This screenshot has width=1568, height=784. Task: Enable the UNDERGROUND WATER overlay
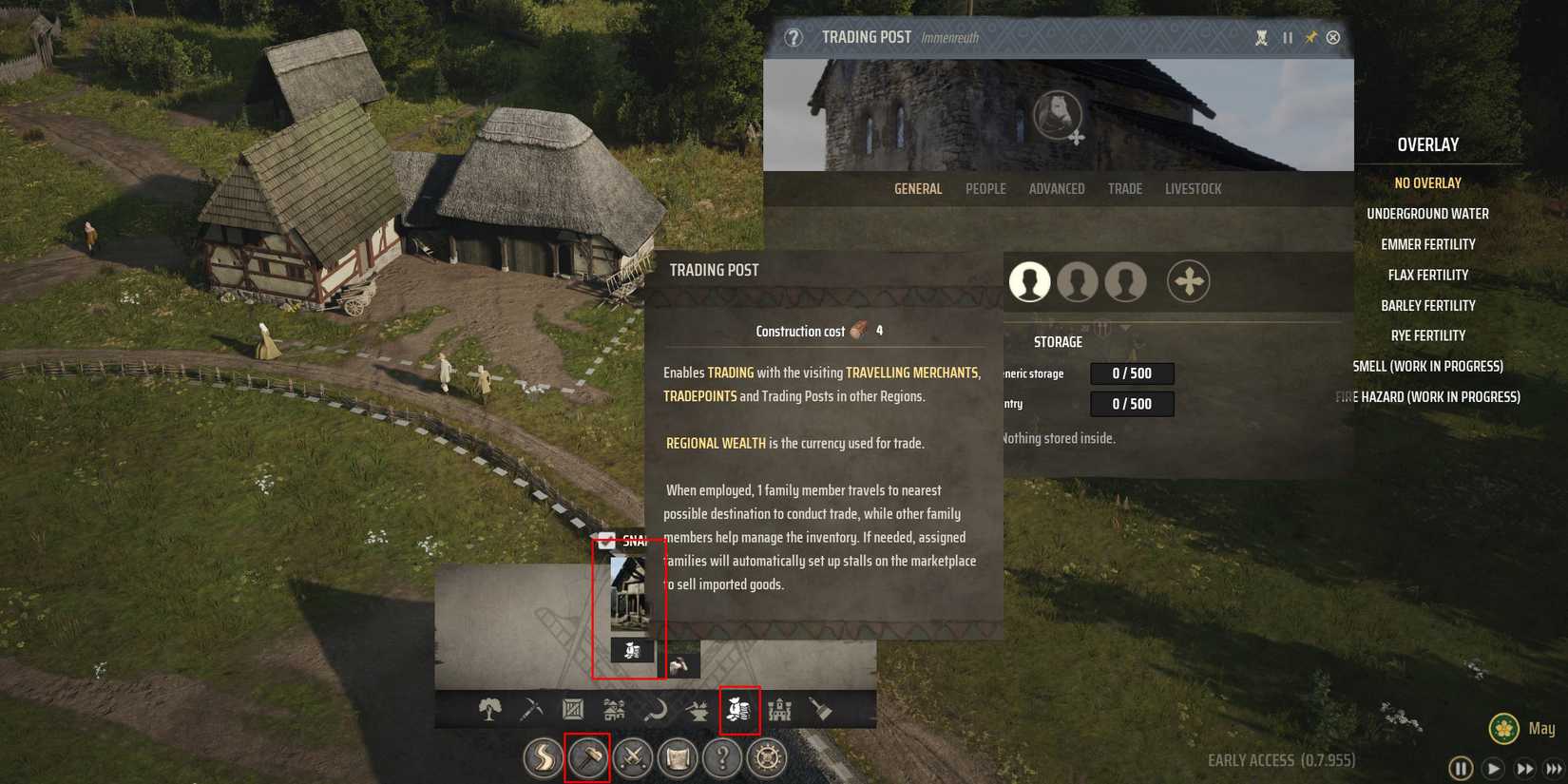click(x=1428, y=213)
